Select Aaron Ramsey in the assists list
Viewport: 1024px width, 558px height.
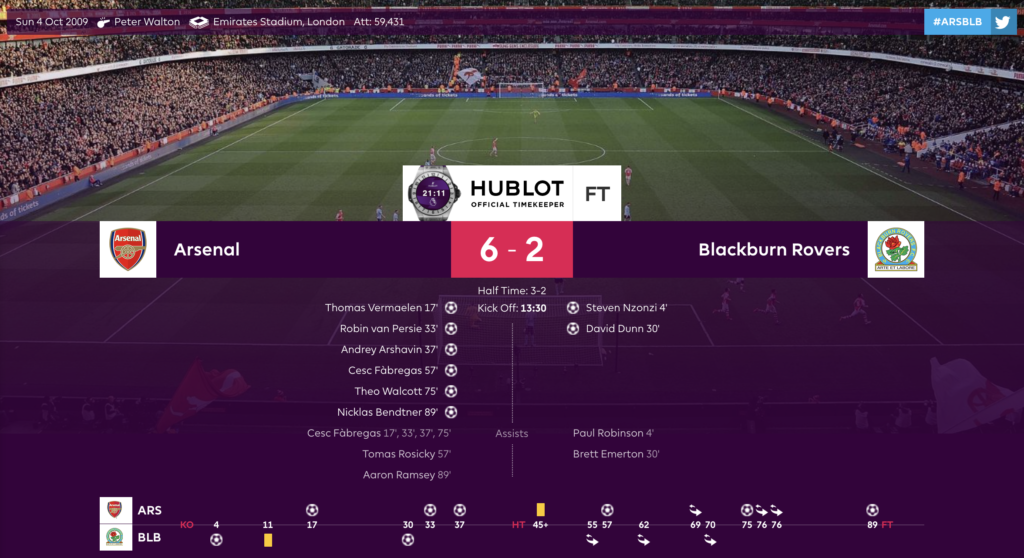coord(406,475)
